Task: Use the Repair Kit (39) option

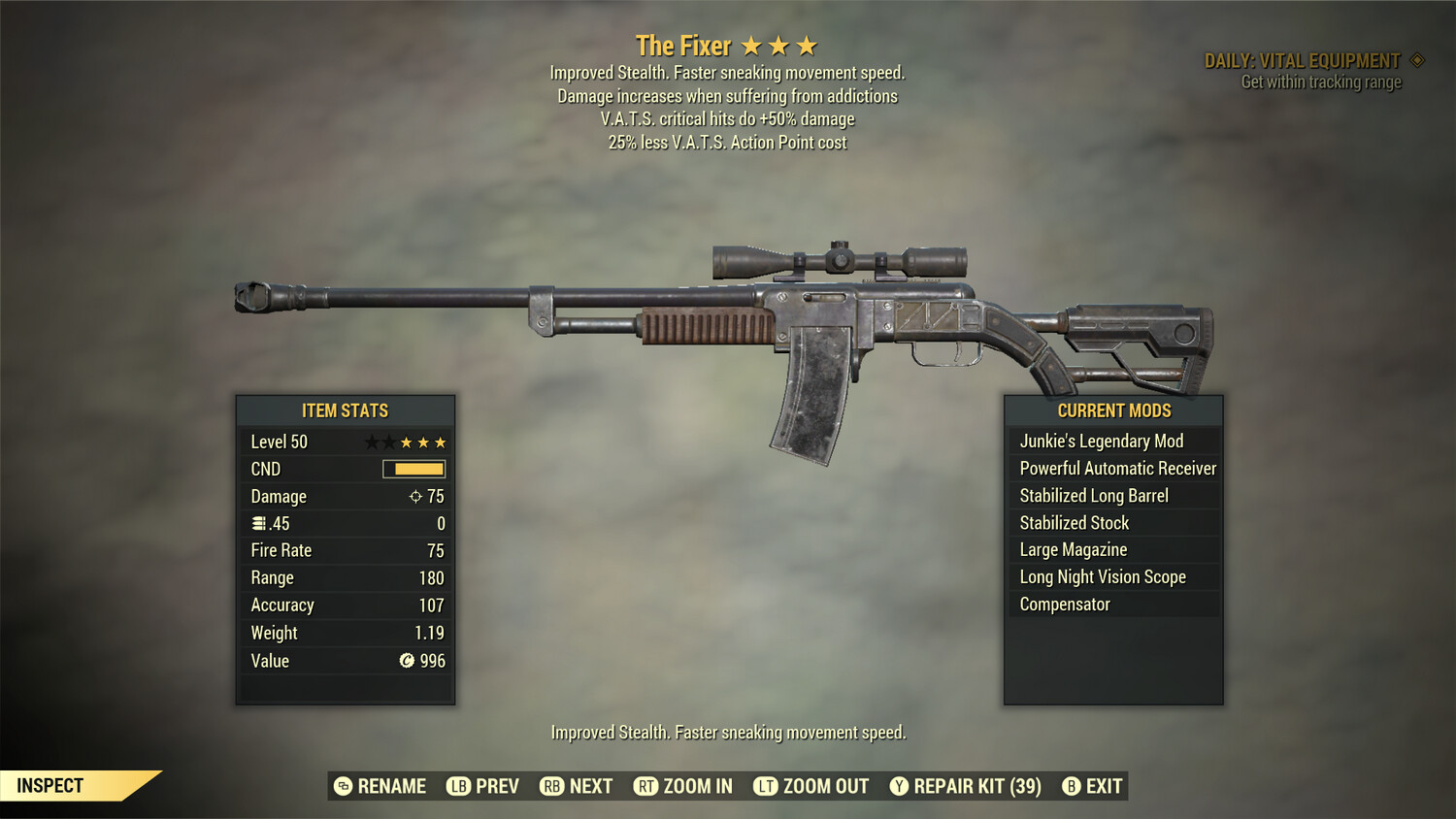Action: 966,786
